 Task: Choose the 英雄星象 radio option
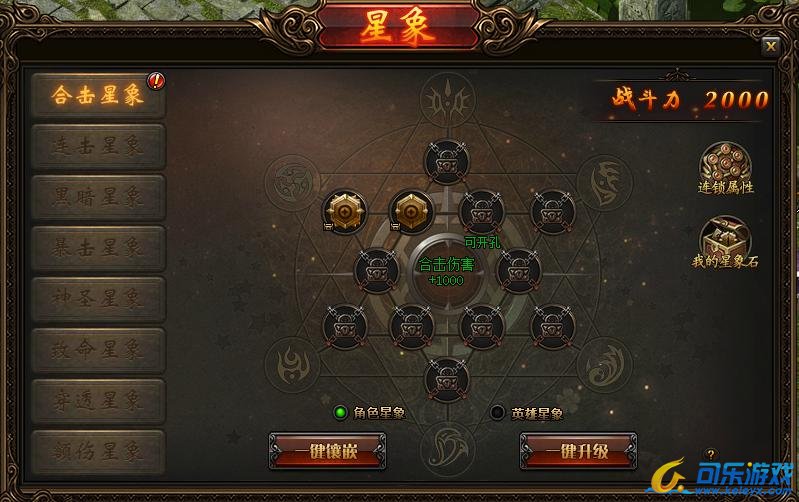[498, 412]
